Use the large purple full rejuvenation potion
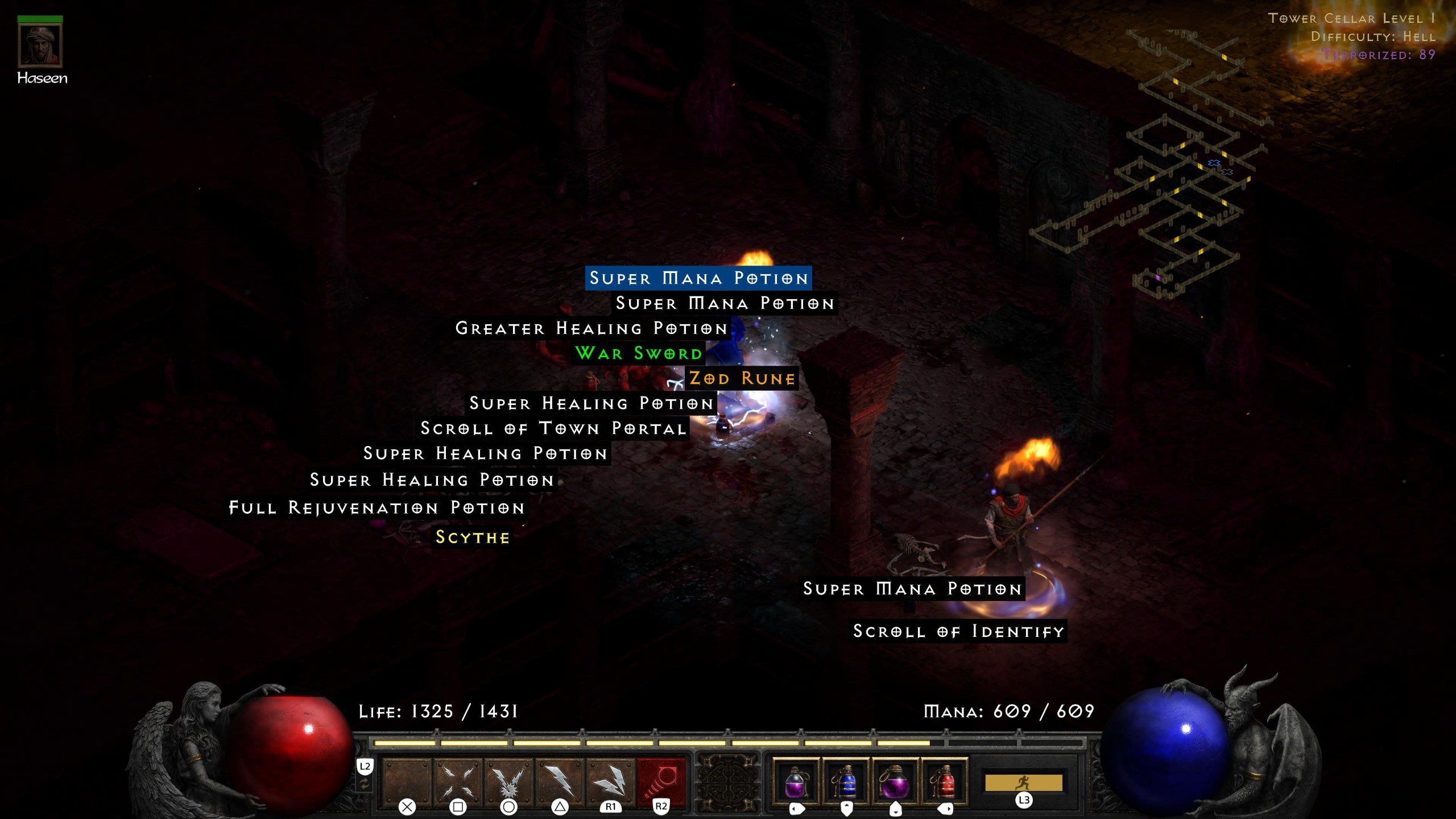1456x819 pixels. pos(895,782)
